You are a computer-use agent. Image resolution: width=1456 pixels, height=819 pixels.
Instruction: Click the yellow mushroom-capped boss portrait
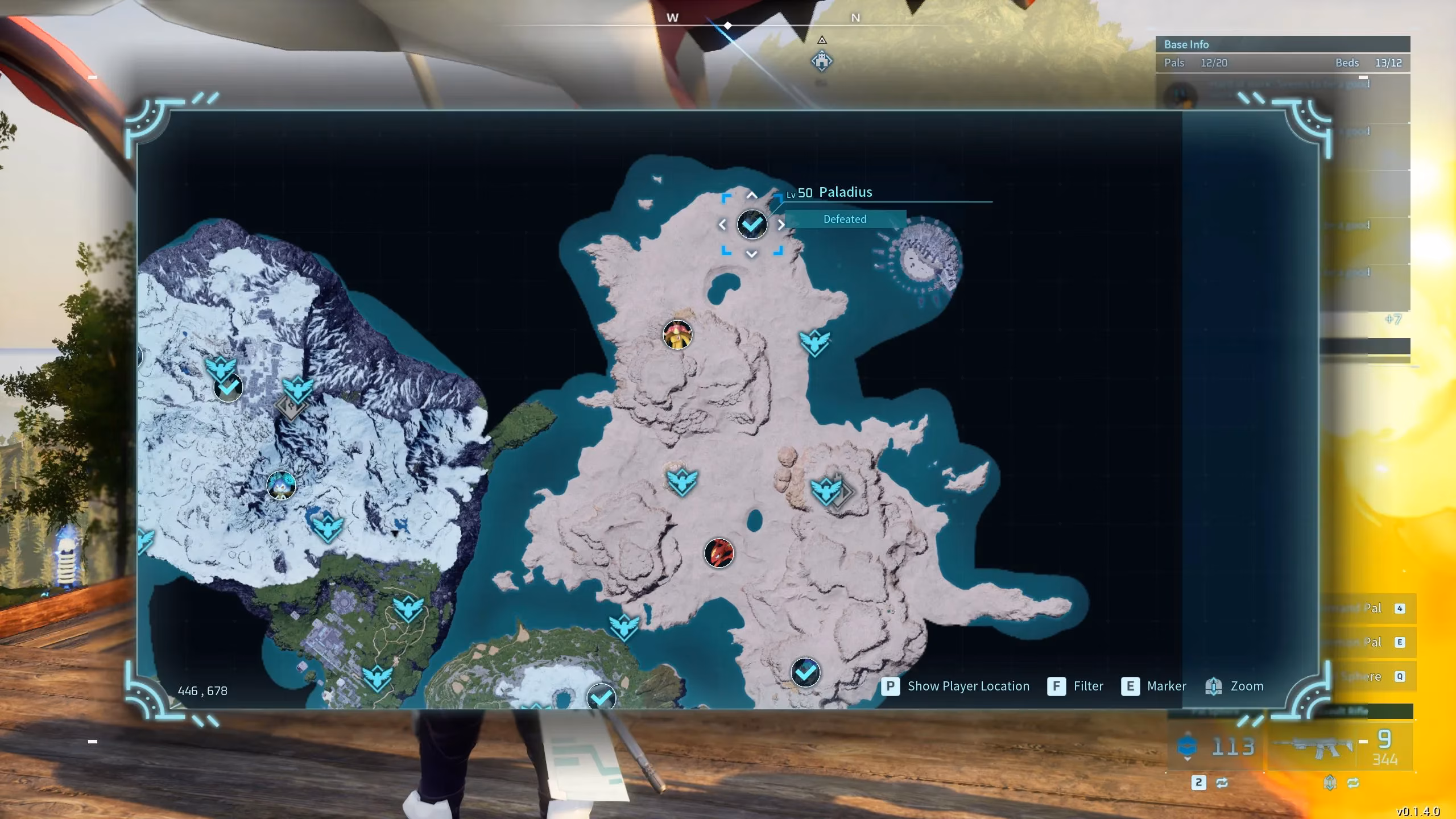(677, 334)
